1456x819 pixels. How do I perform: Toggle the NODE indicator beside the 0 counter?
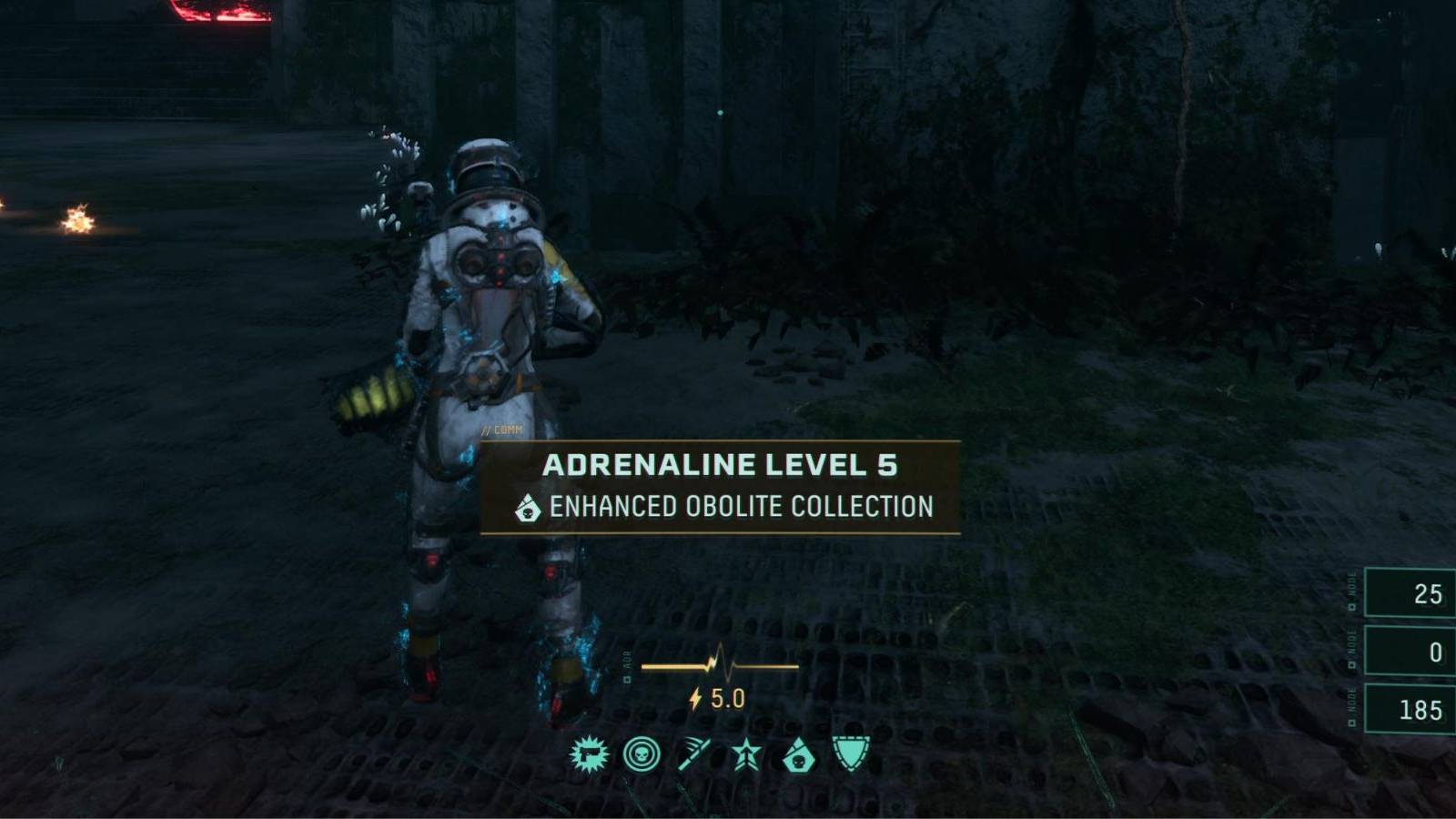(x=1353, y=649)
